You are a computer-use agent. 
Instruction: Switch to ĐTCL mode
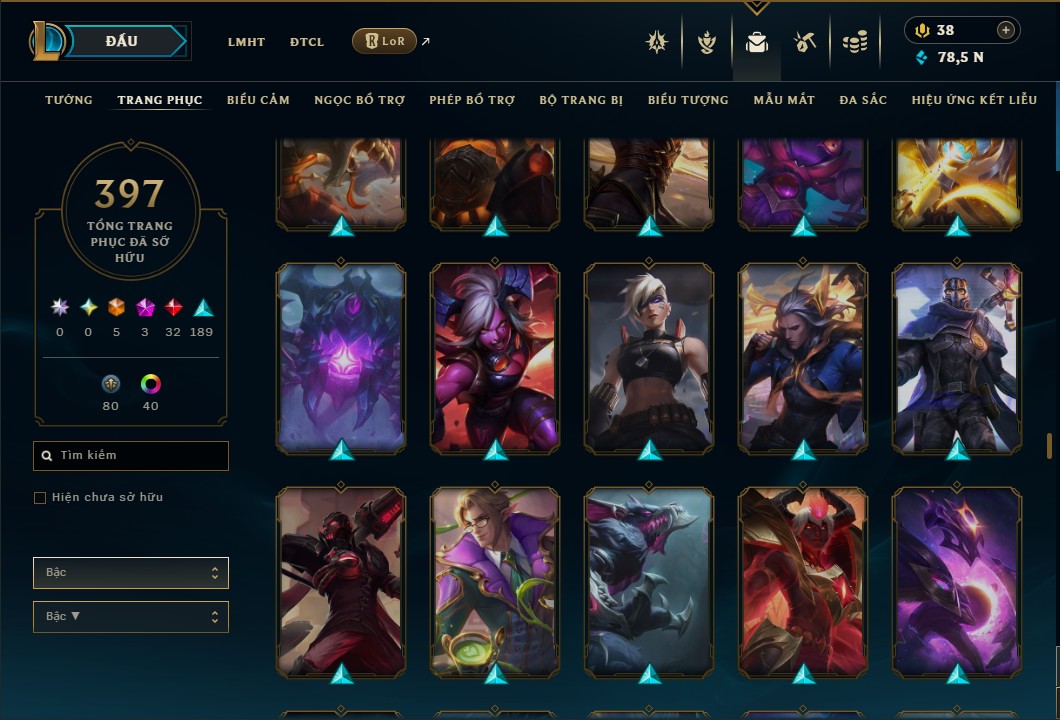[307, 42]
